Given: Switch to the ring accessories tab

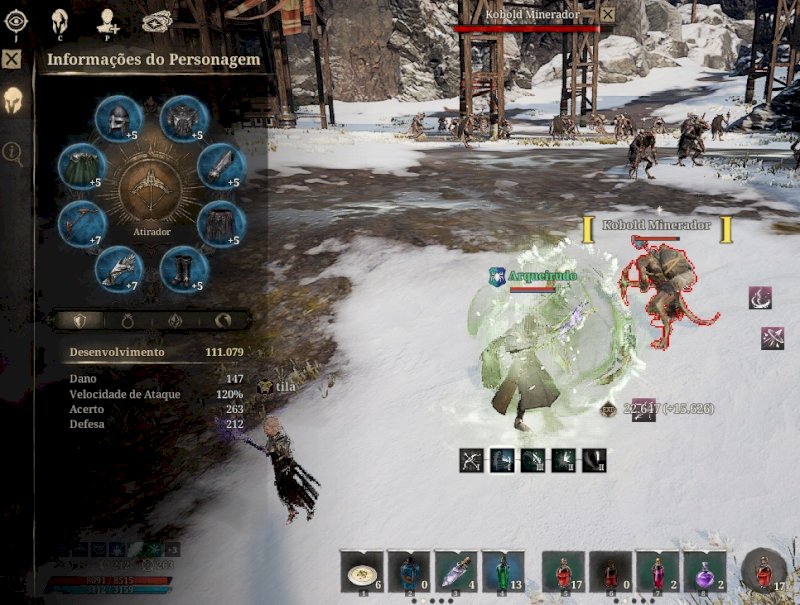Looking at the screenshot, I should (x=127, y=321).
